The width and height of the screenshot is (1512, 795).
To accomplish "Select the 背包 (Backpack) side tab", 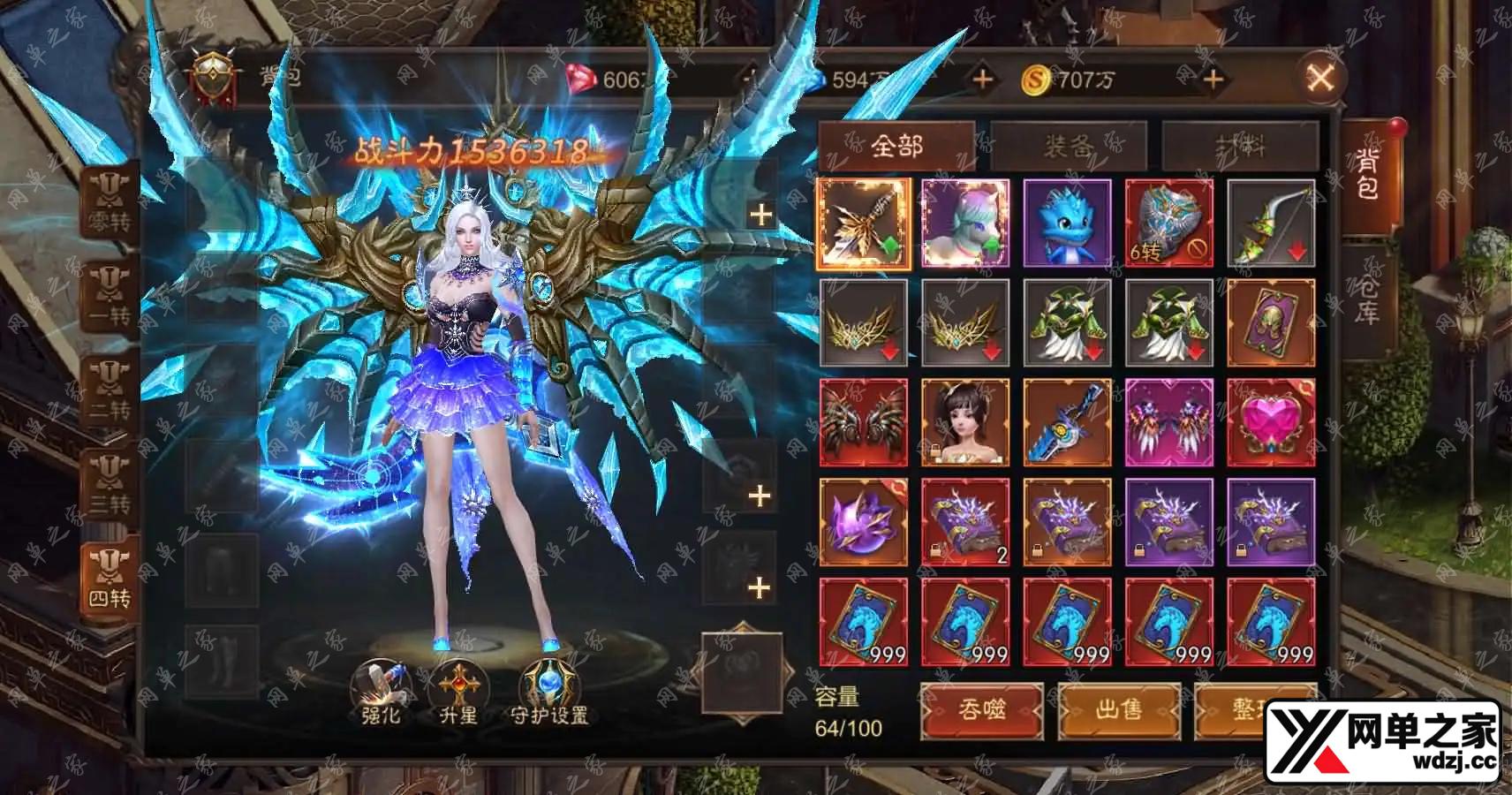I will 1366,174.
